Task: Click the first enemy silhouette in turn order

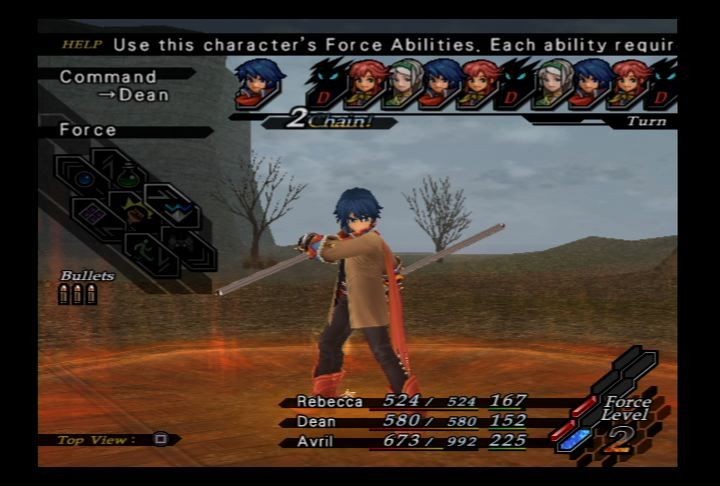Action: coord(326,84)
